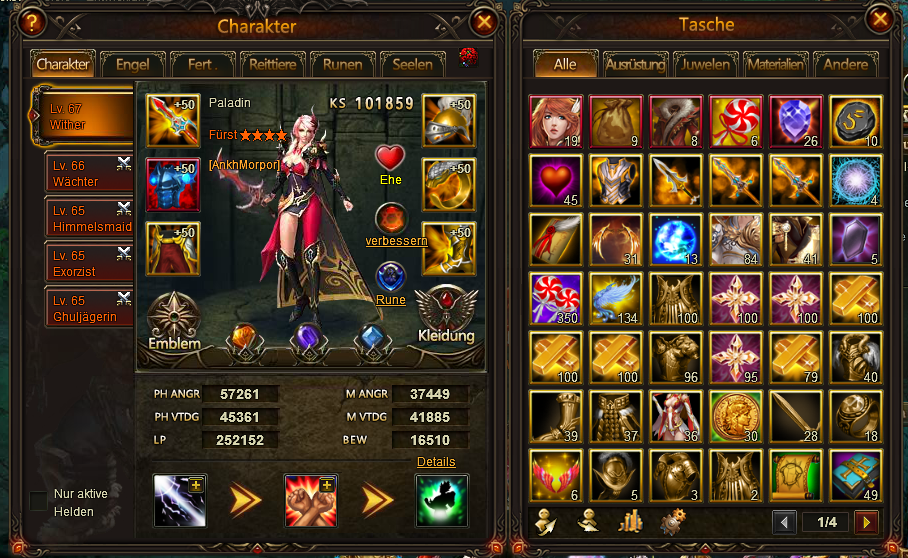
Task: Select the Lv. 66 Wächter hero
Action: pyautogui.click(x=90, y=174)
